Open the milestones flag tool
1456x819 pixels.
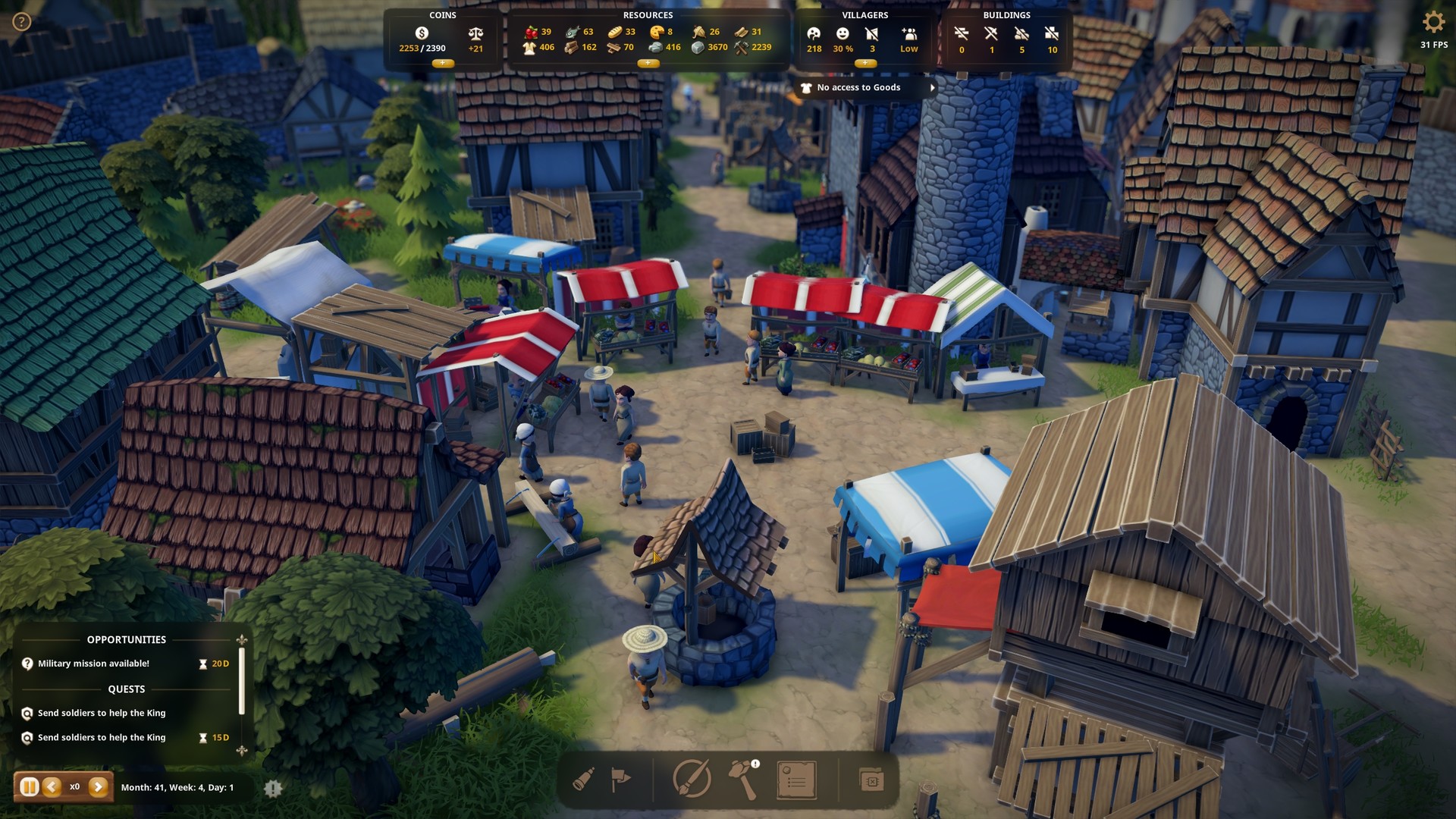[620, 780]
